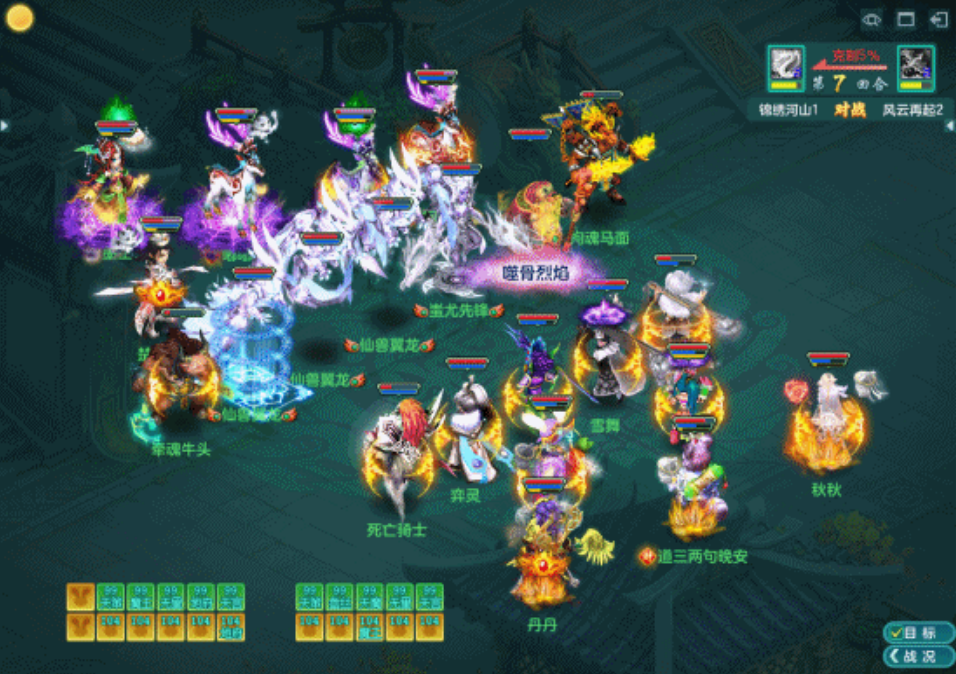Click the window mode icon

click(906, 19)
